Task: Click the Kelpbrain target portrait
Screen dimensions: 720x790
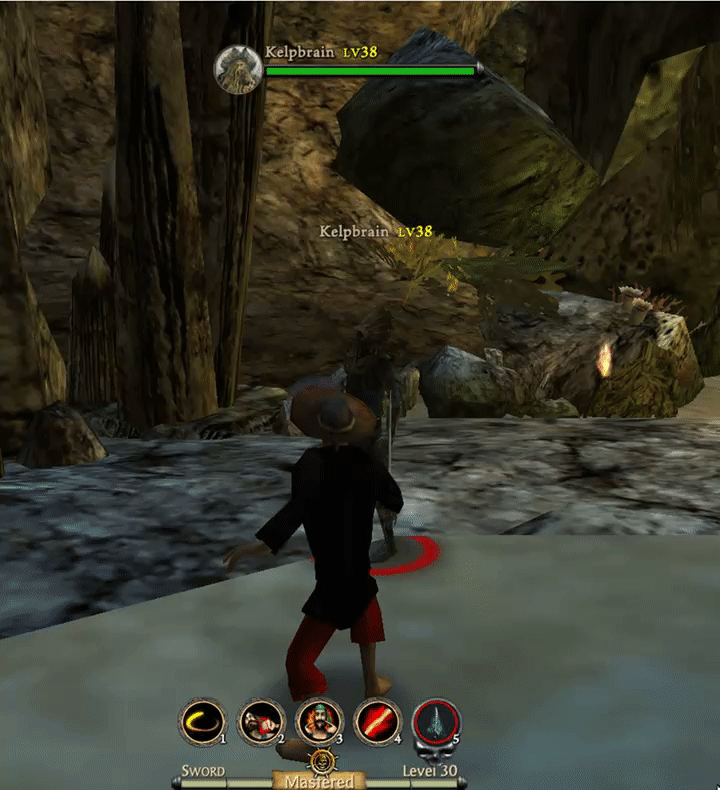Action: [239, 70]
